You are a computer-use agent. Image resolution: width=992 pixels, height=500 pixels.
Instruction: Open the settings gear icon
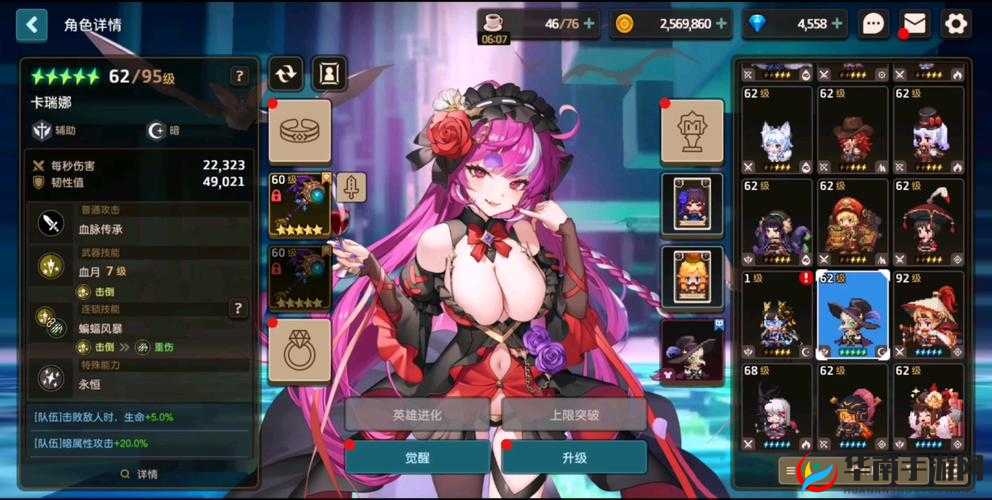click(956, 24)
